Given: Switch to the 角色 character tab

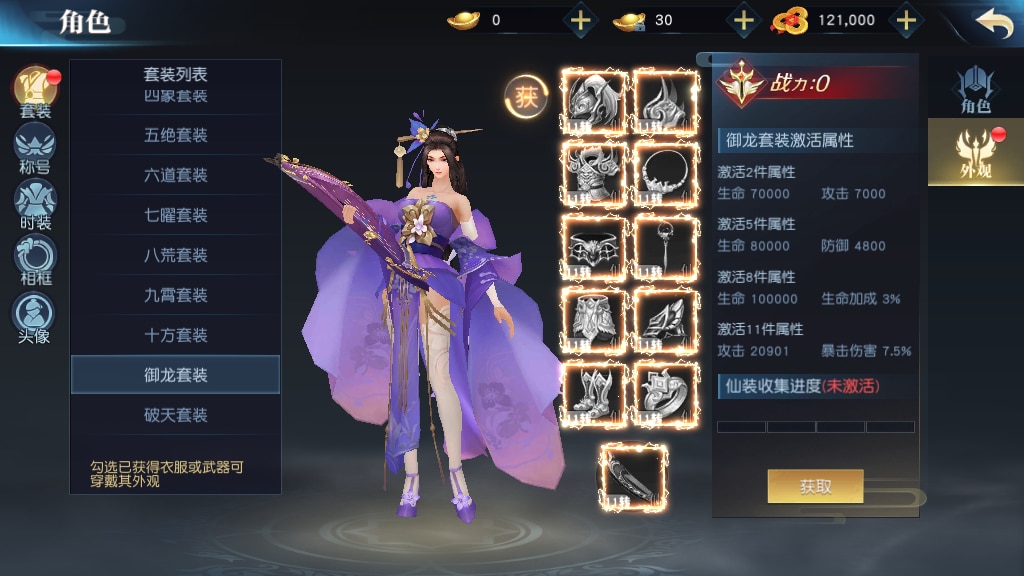Looking at the screenshot, I should click(975, 90).
